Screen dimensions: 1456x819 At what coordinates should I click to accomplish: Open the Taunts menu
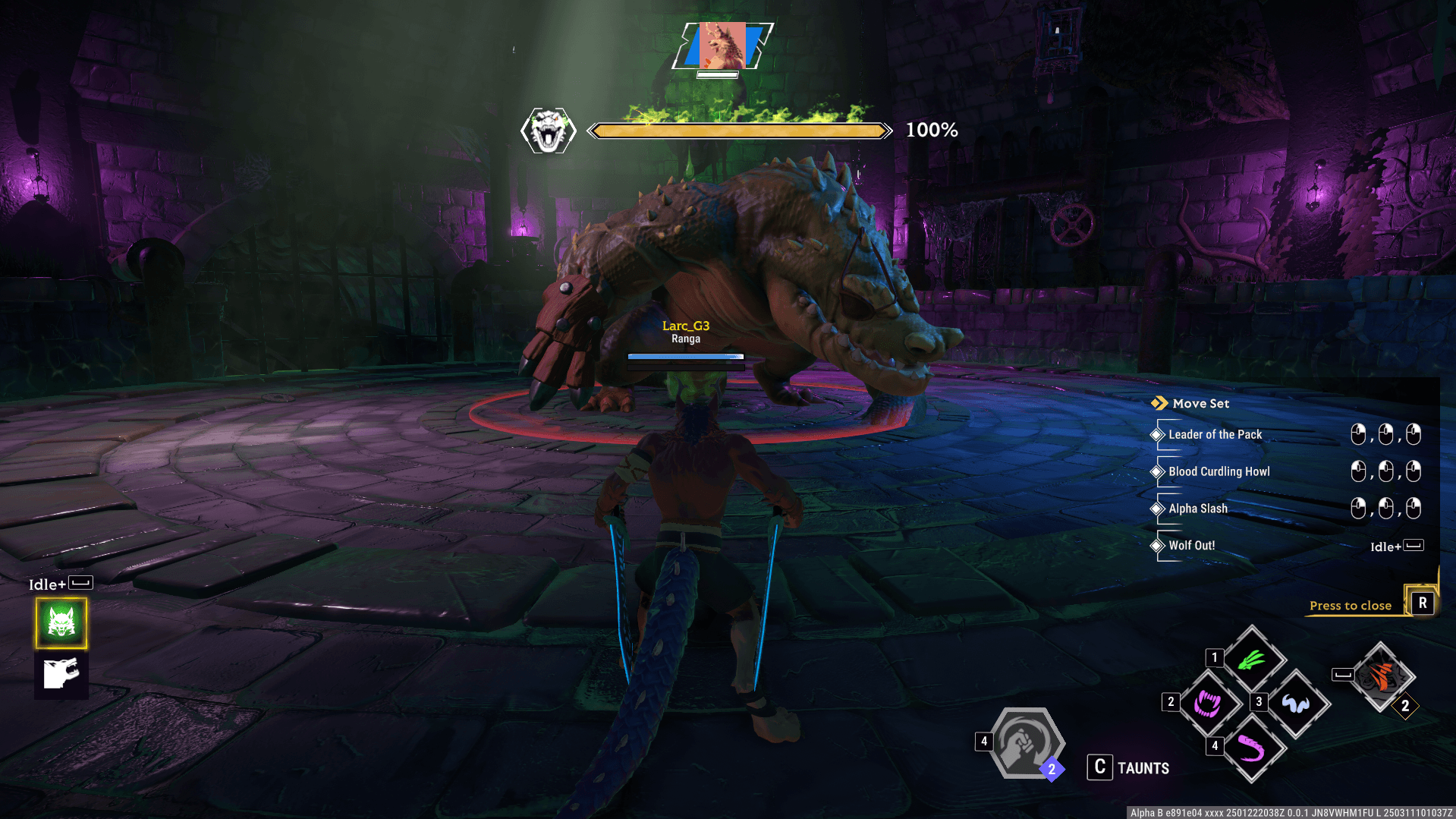click(x=1129, y=767)
